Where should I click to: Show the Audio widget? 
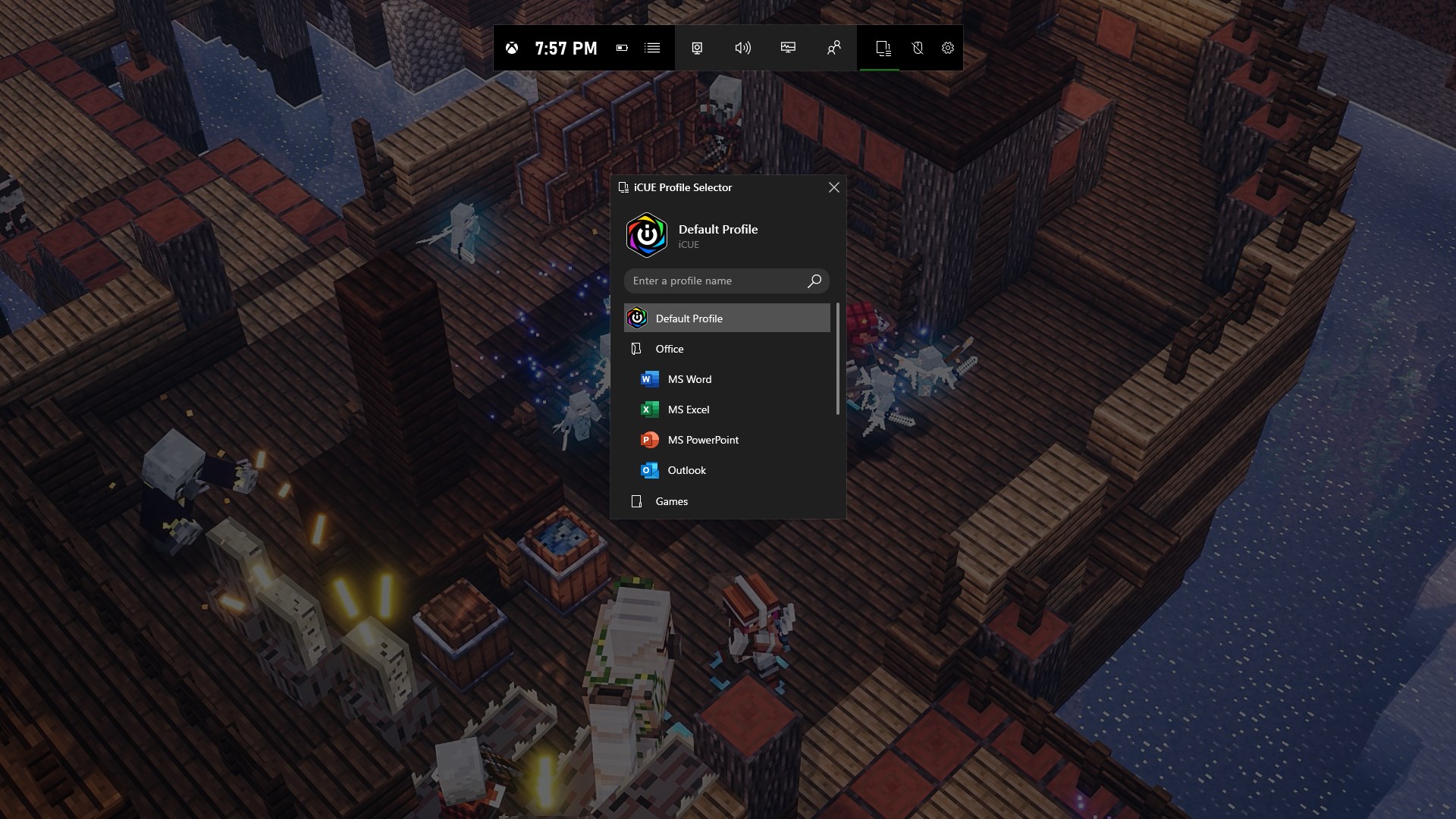coord(742,48)
